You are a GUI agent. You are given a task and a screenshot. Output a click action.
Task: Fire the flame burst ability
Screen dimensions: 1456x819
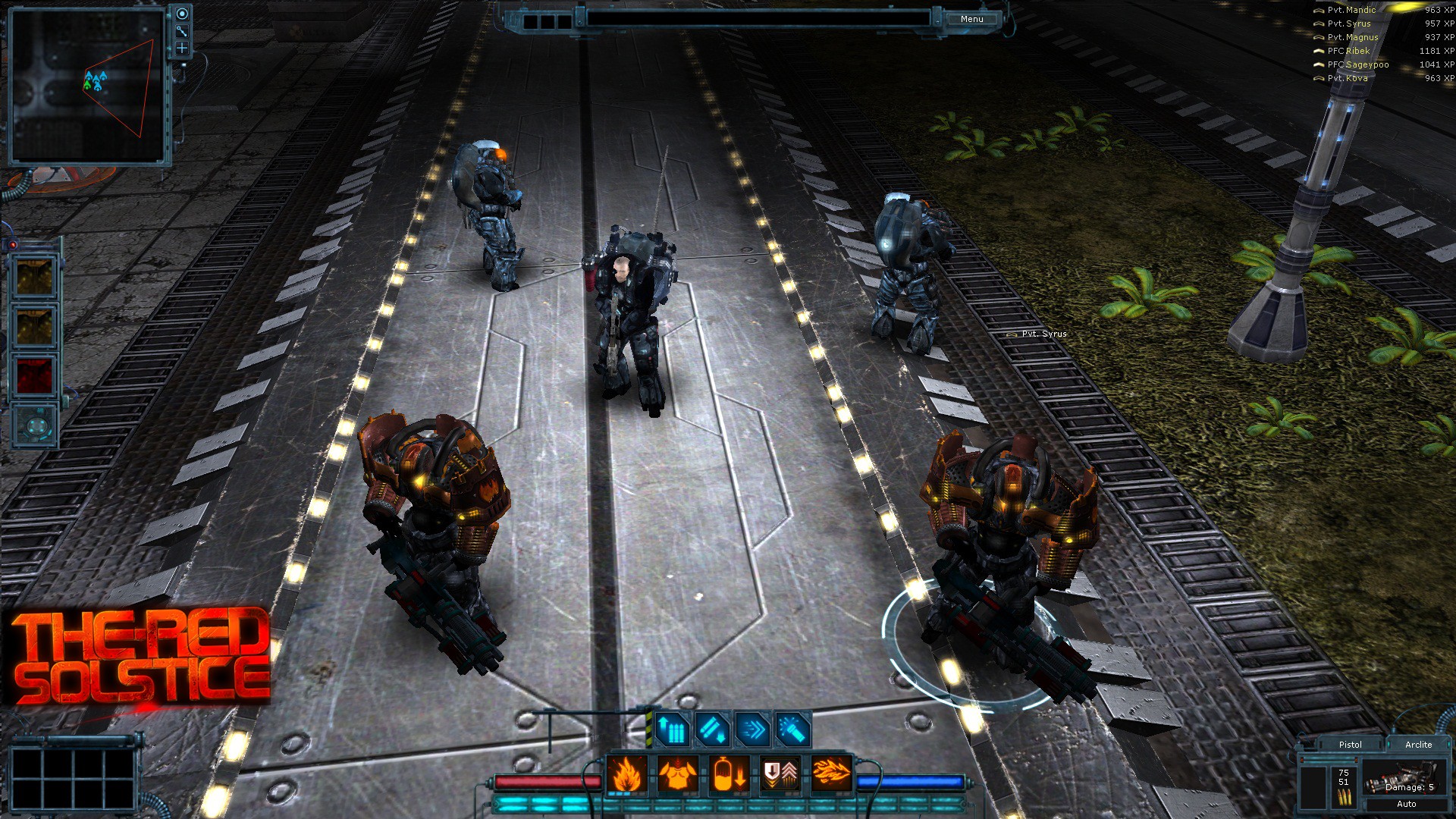(831, 775)
